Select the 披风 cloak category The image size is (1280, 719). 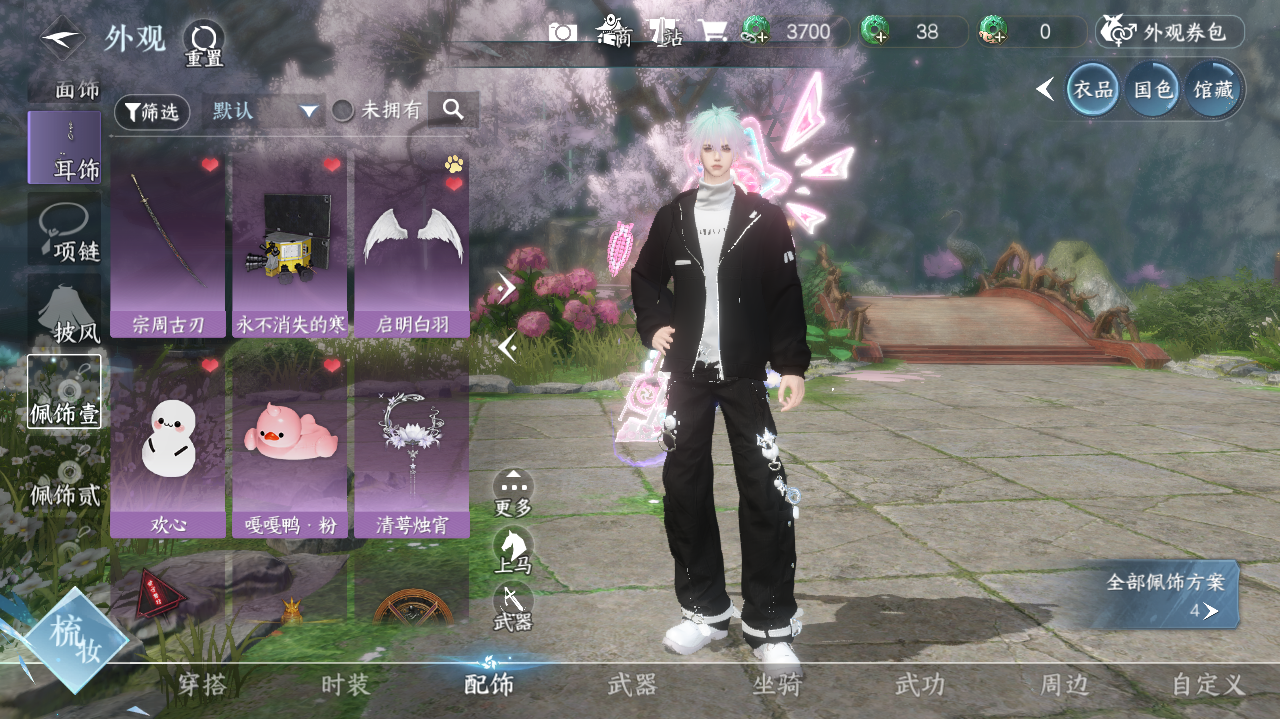coord(65,310)
